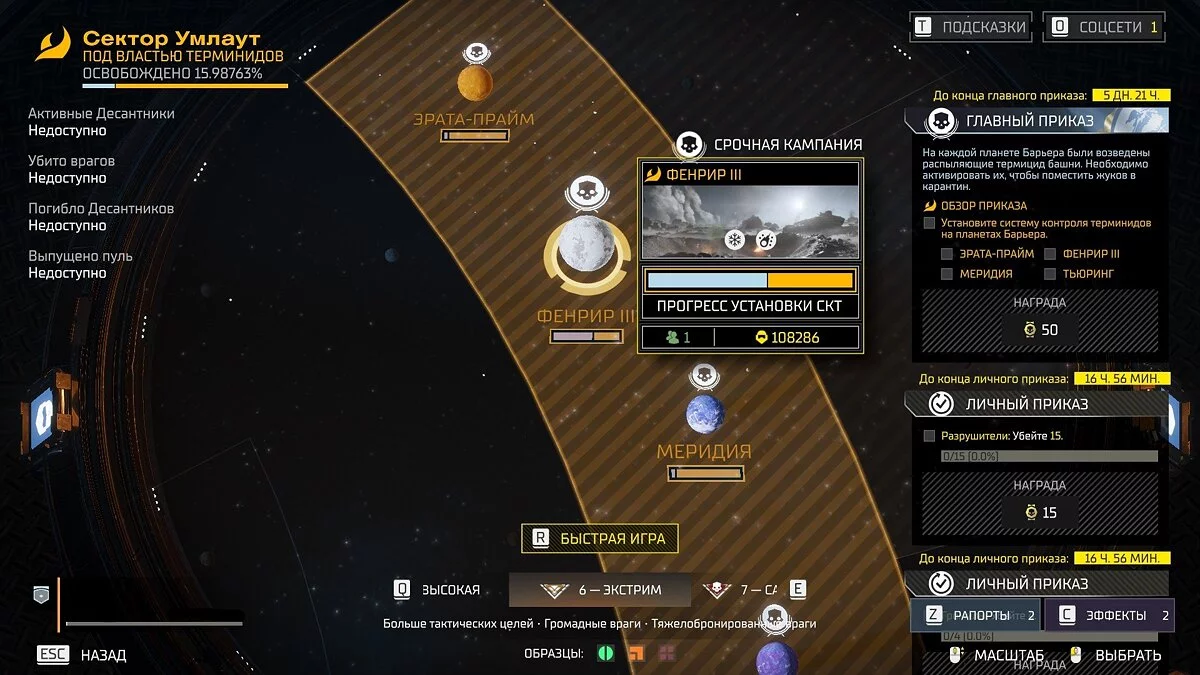1200x675 pixels.
Task: Open the Эффекты effects panel
Action: pos(1109,615)
